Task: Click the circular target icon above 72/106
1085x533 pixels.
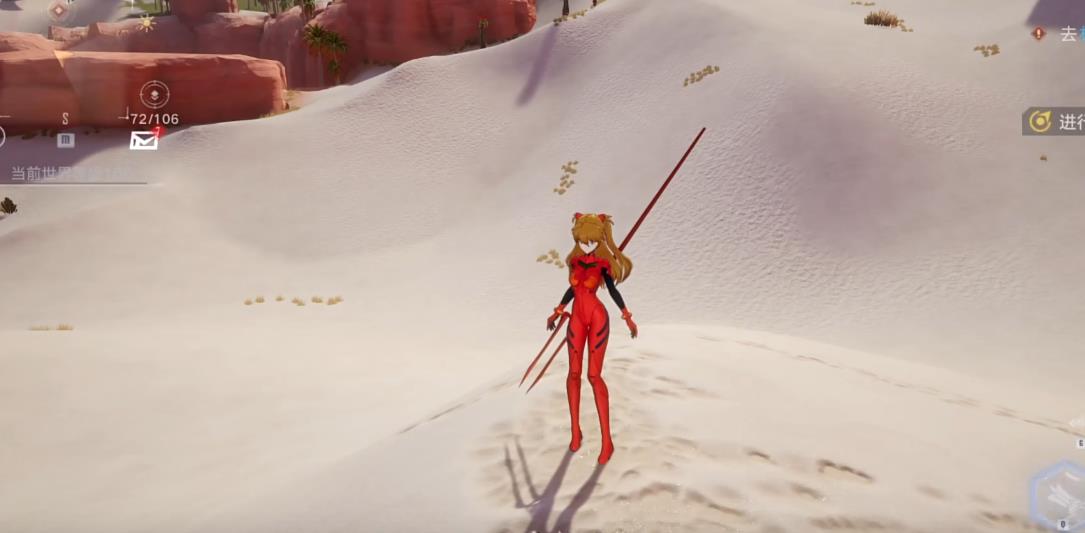Action: [154, 95]
